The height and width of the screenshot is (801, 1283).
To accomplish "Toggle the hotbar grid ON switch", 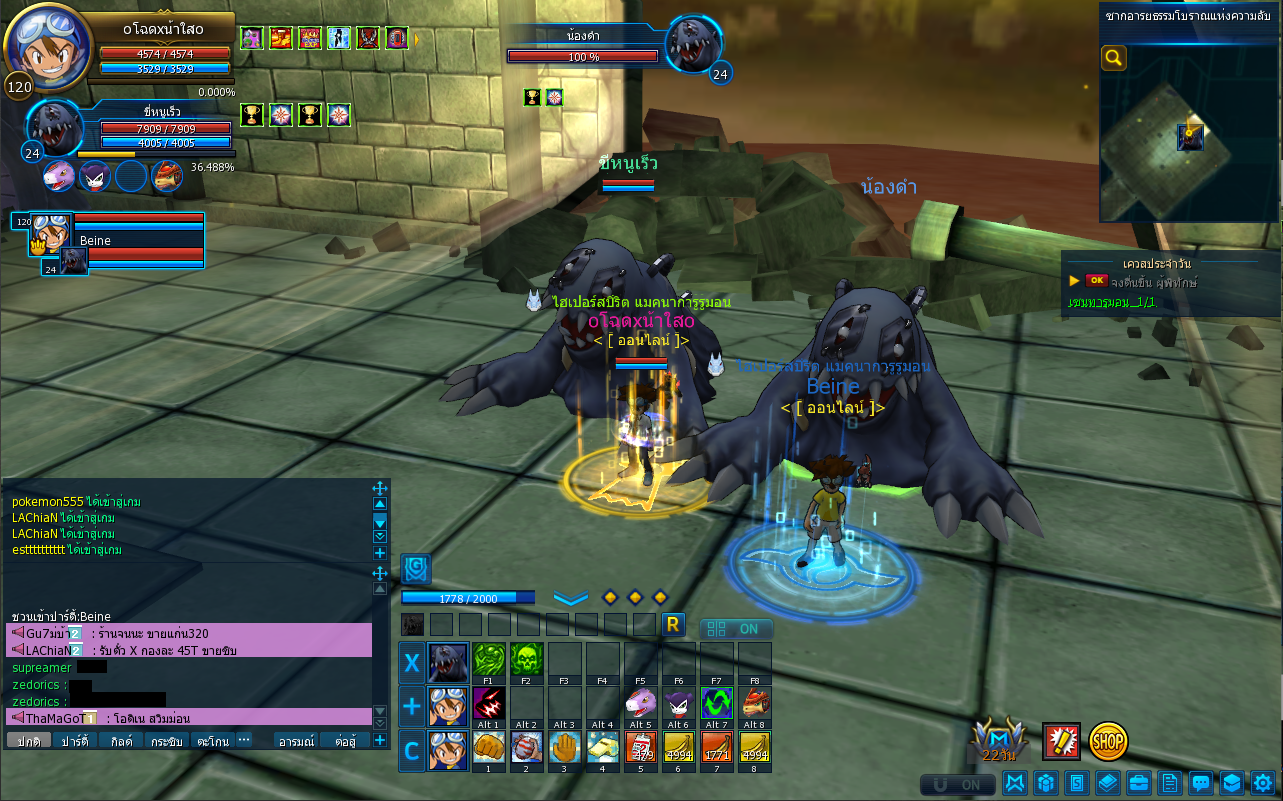I will 736,629.
